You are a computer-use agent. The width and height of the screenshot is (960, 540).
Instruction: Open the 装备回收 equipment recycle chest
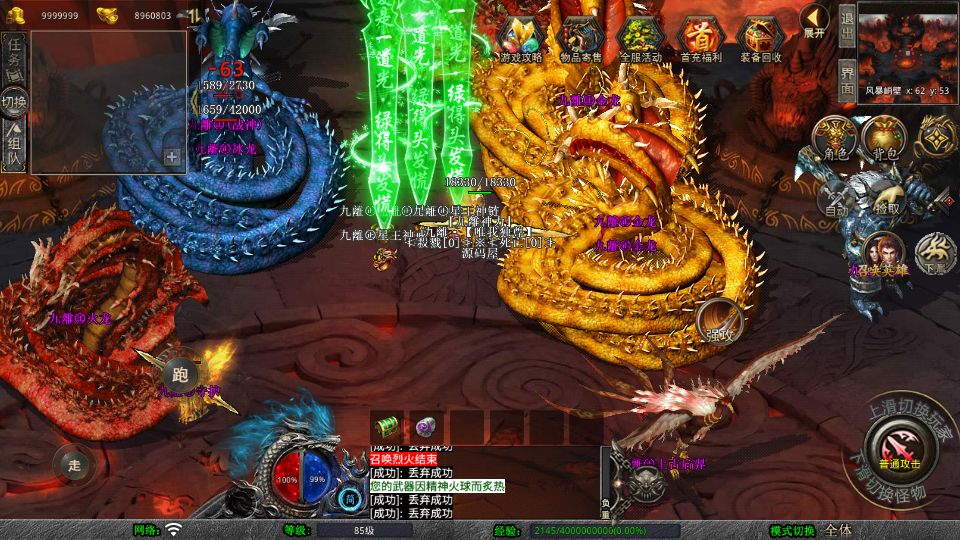(x=761, y=39)
